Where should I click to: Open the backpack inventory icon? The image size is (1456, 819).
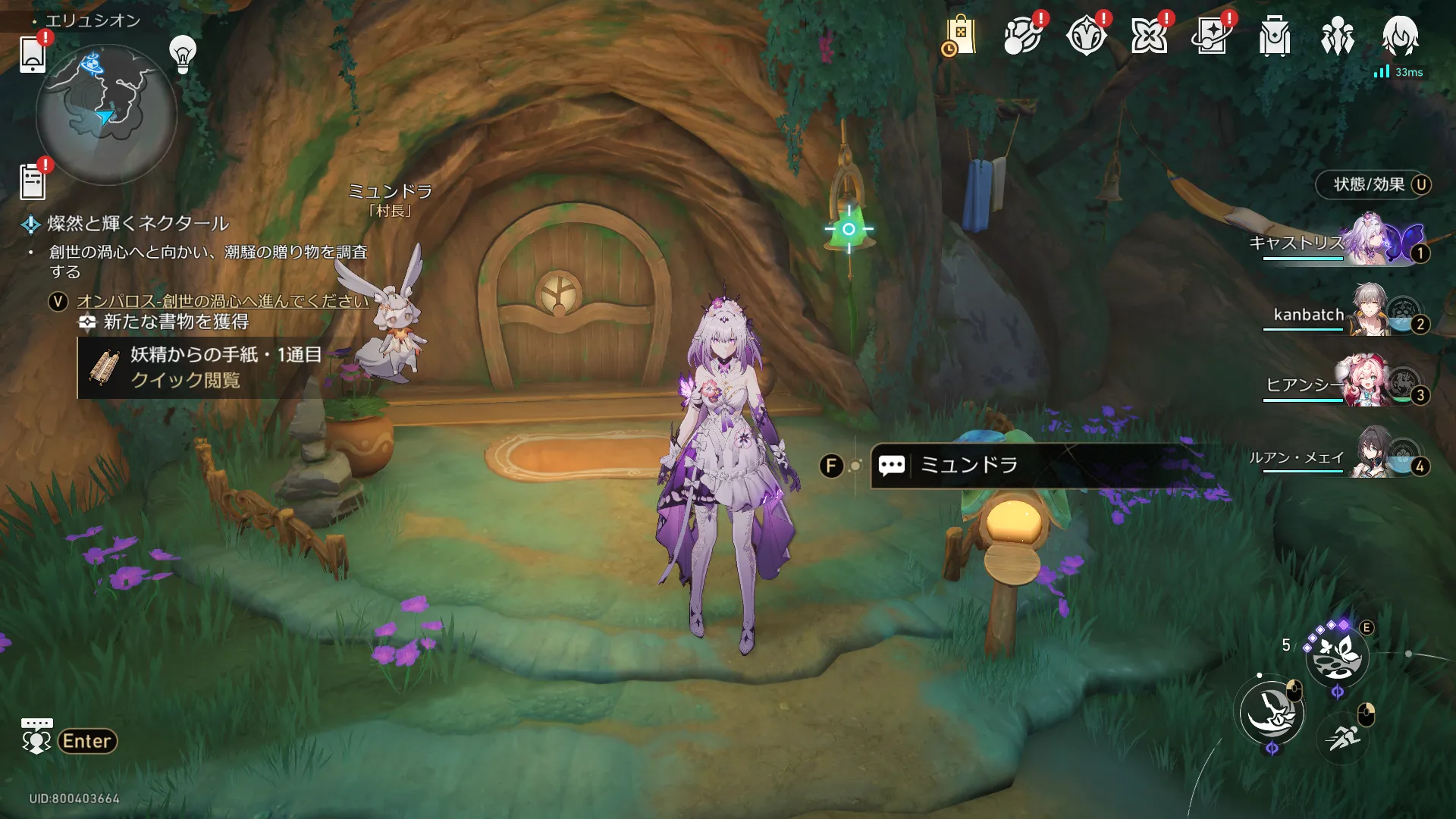[1275, 36]
